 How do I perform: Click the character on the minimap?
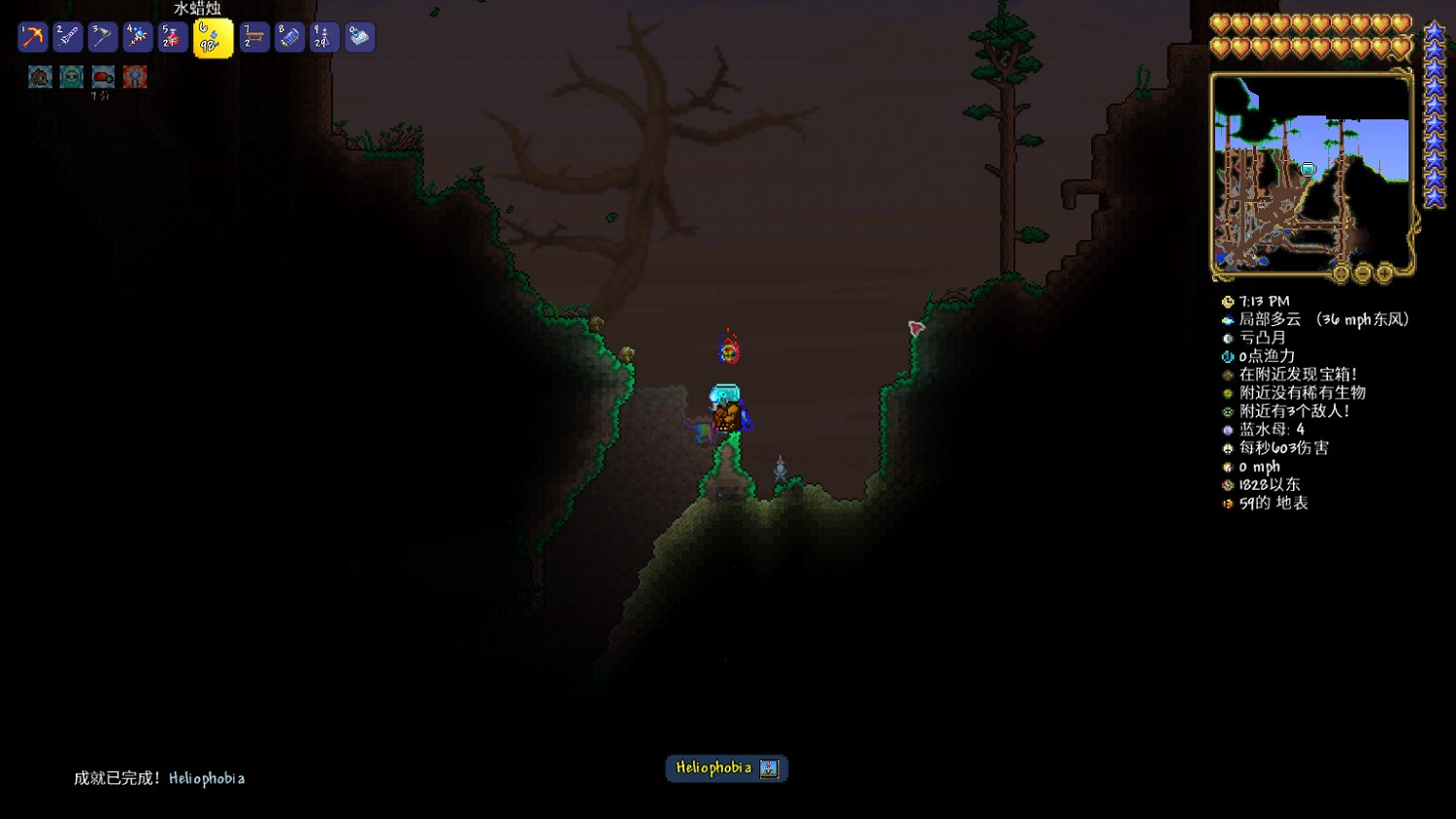pyautogui.click(x=1309, y=169)
